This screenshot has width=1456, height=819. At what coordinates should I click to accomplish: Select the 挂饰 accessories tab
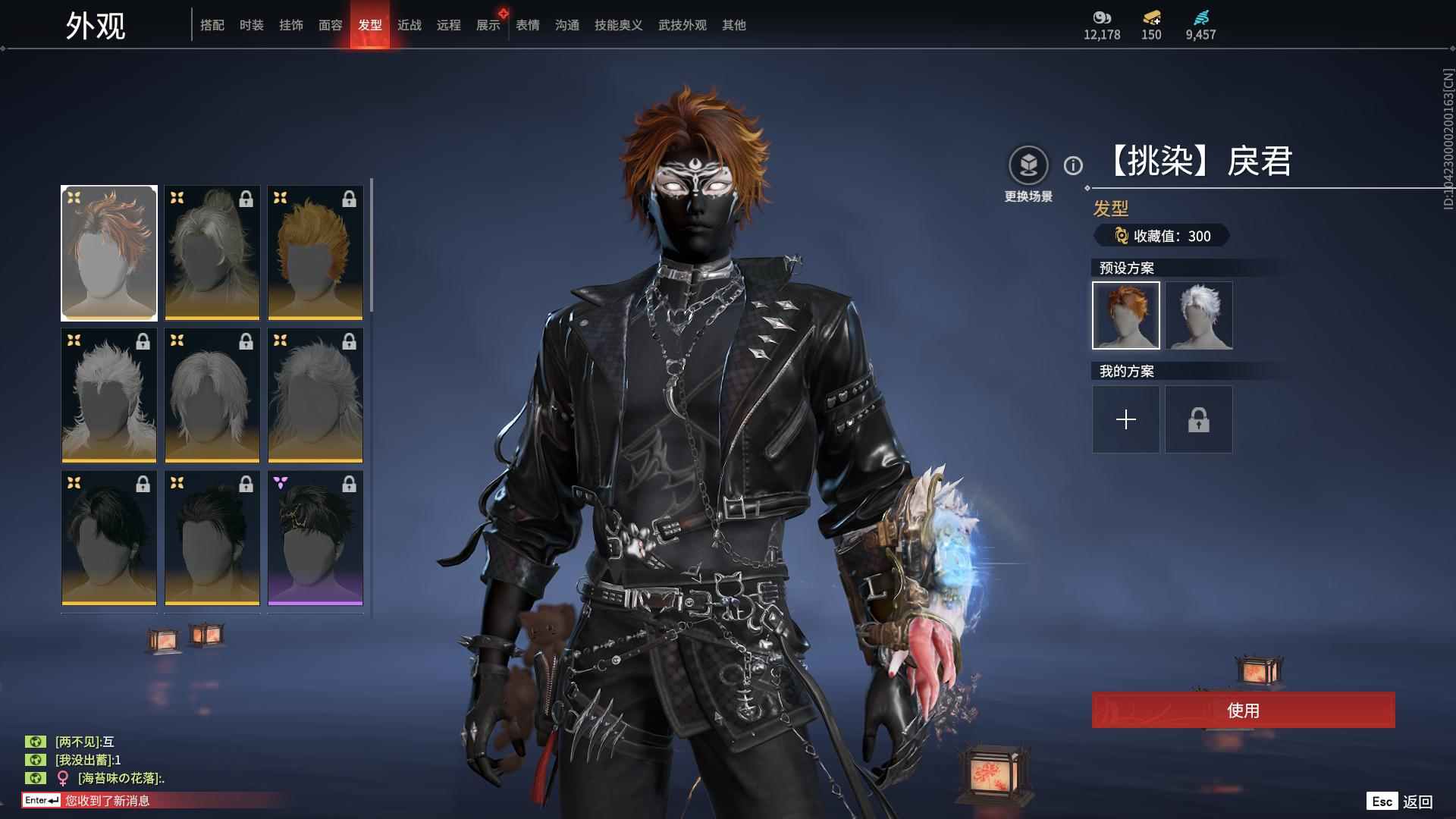tap(291, 25)
